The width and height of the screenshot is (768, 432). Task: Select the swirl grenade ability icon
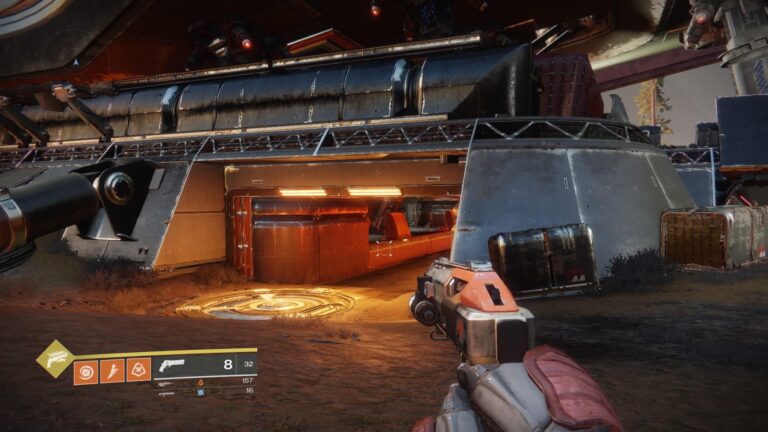[86, 371]
